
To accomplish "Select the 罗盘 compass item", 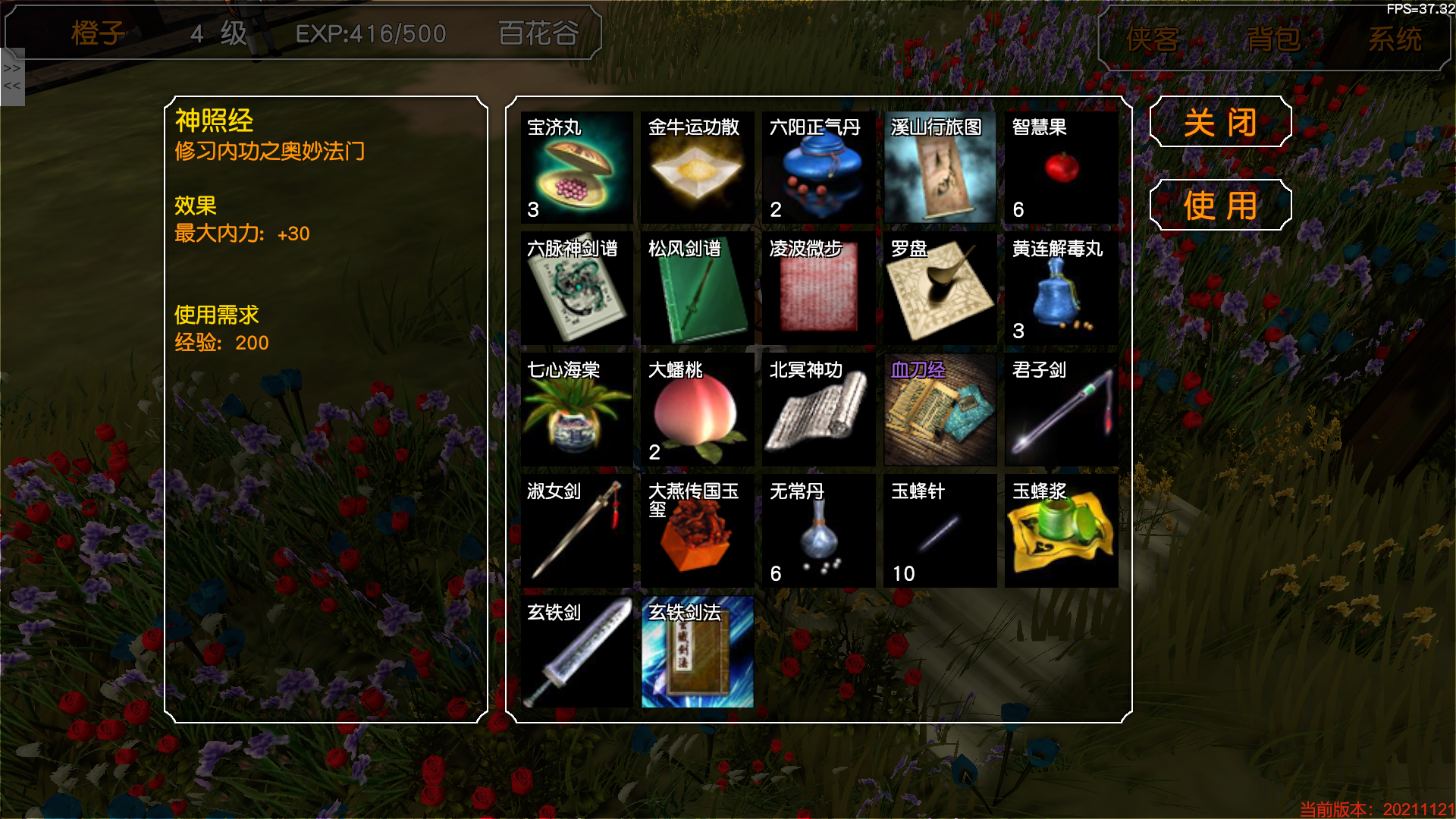I will coord(940,289).
